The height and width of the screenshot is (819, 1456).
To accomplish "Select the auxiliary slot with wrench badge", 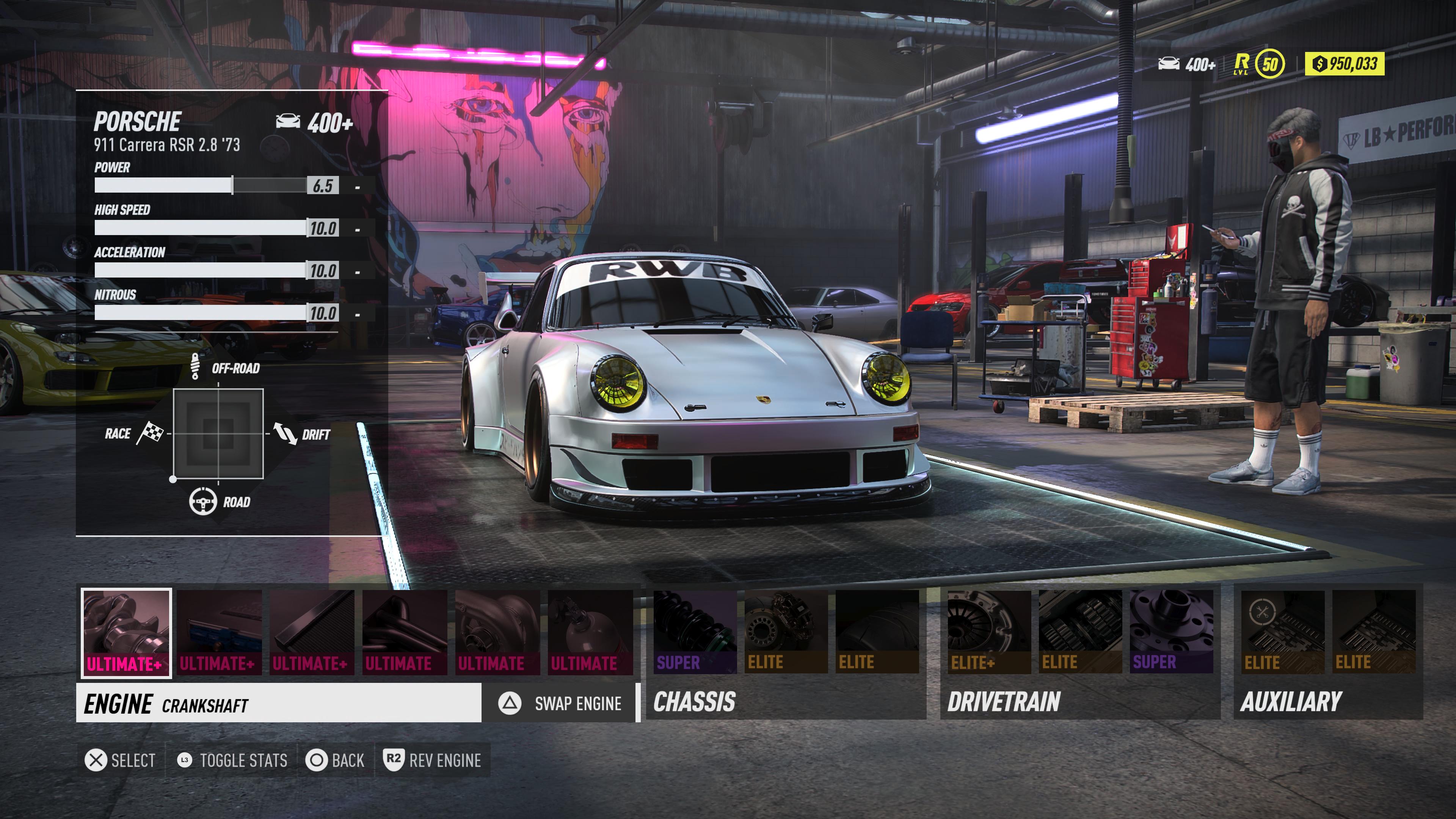I will (1282, 632).
